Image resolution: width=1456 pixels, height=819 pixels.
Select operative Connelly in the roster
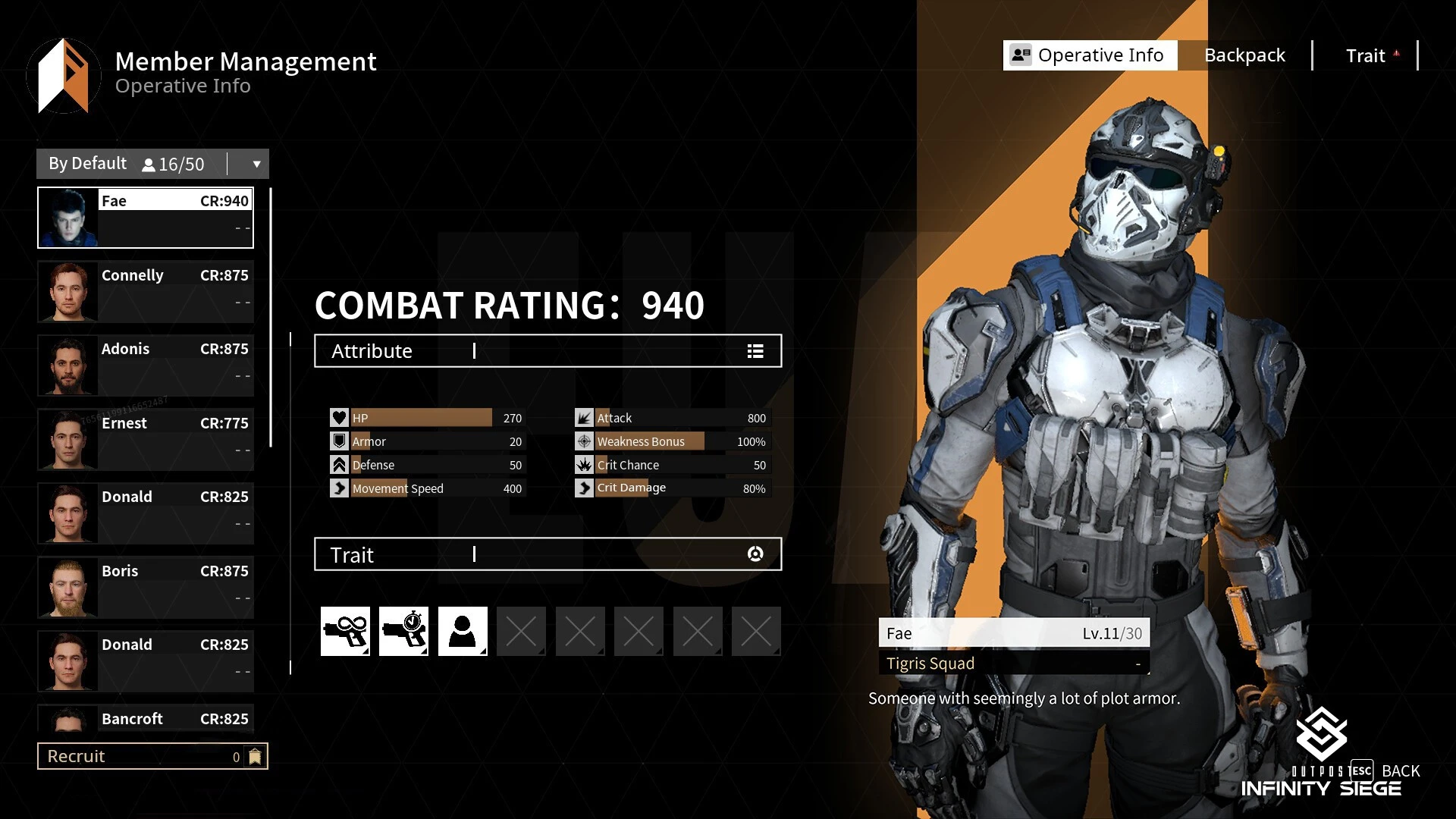146,291
